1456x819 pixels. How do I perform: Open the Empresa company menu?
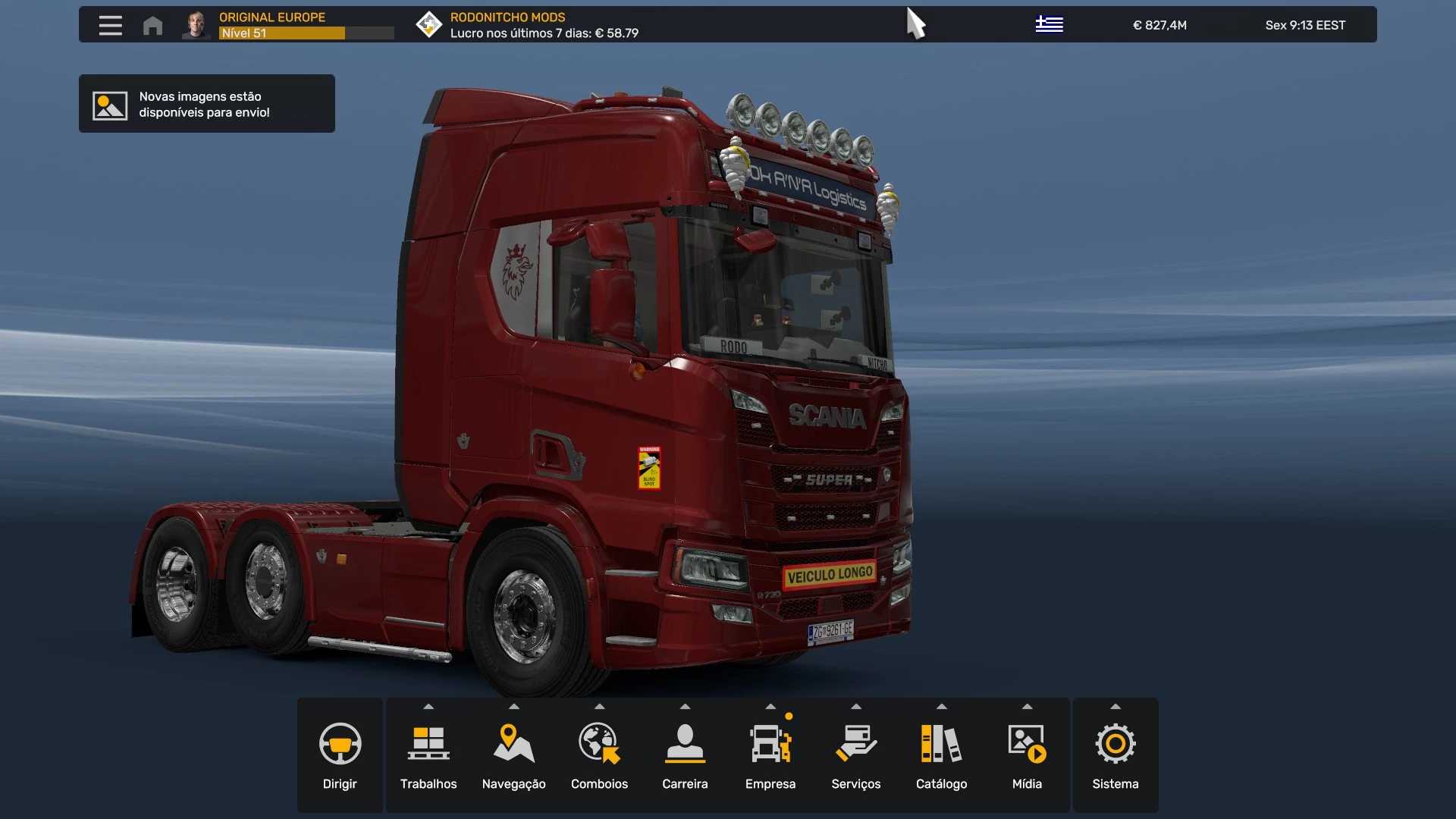[x=770, y=755]
